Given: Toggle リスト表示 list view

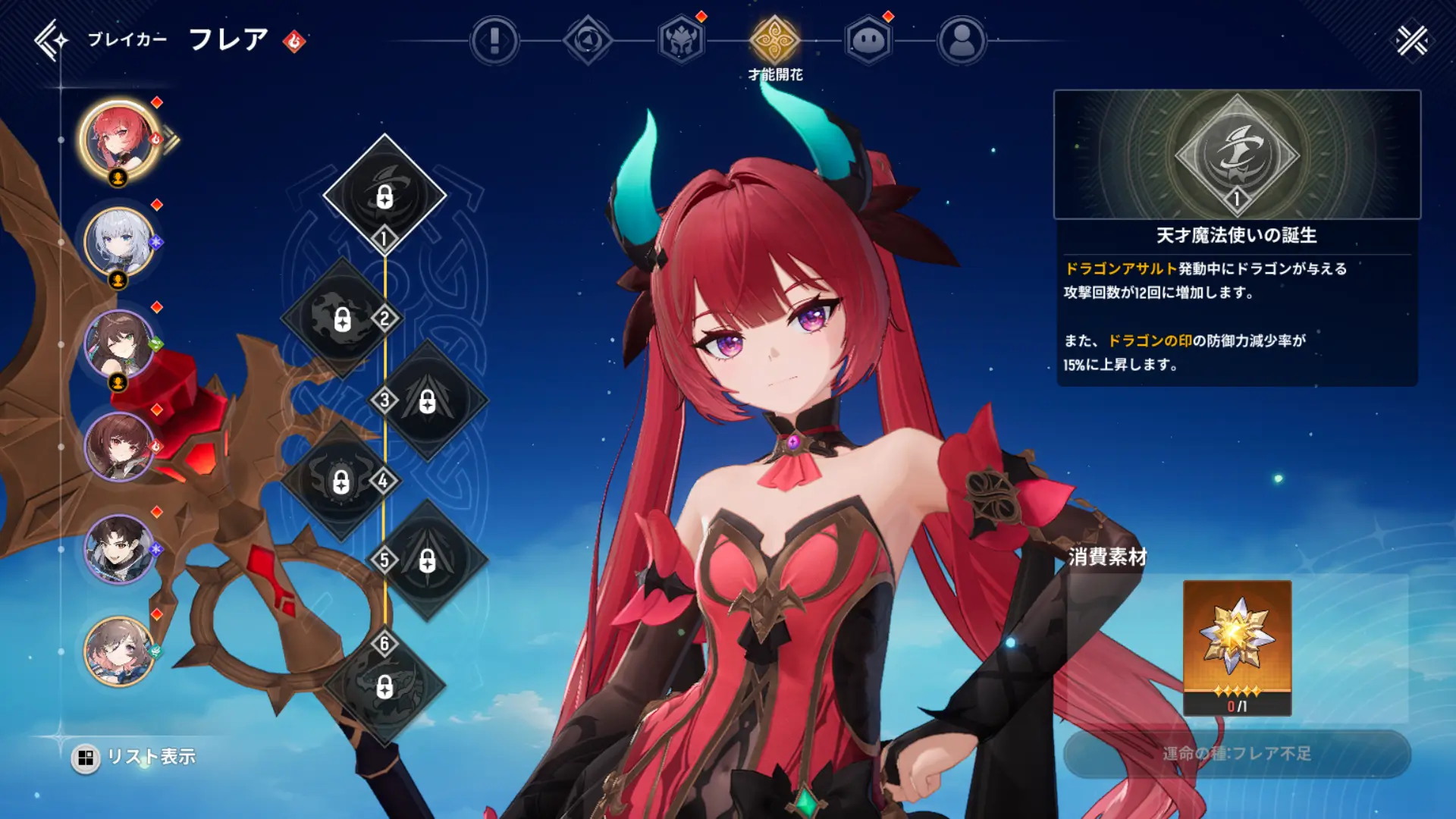Looking at the screenshot, I should 136,757.
